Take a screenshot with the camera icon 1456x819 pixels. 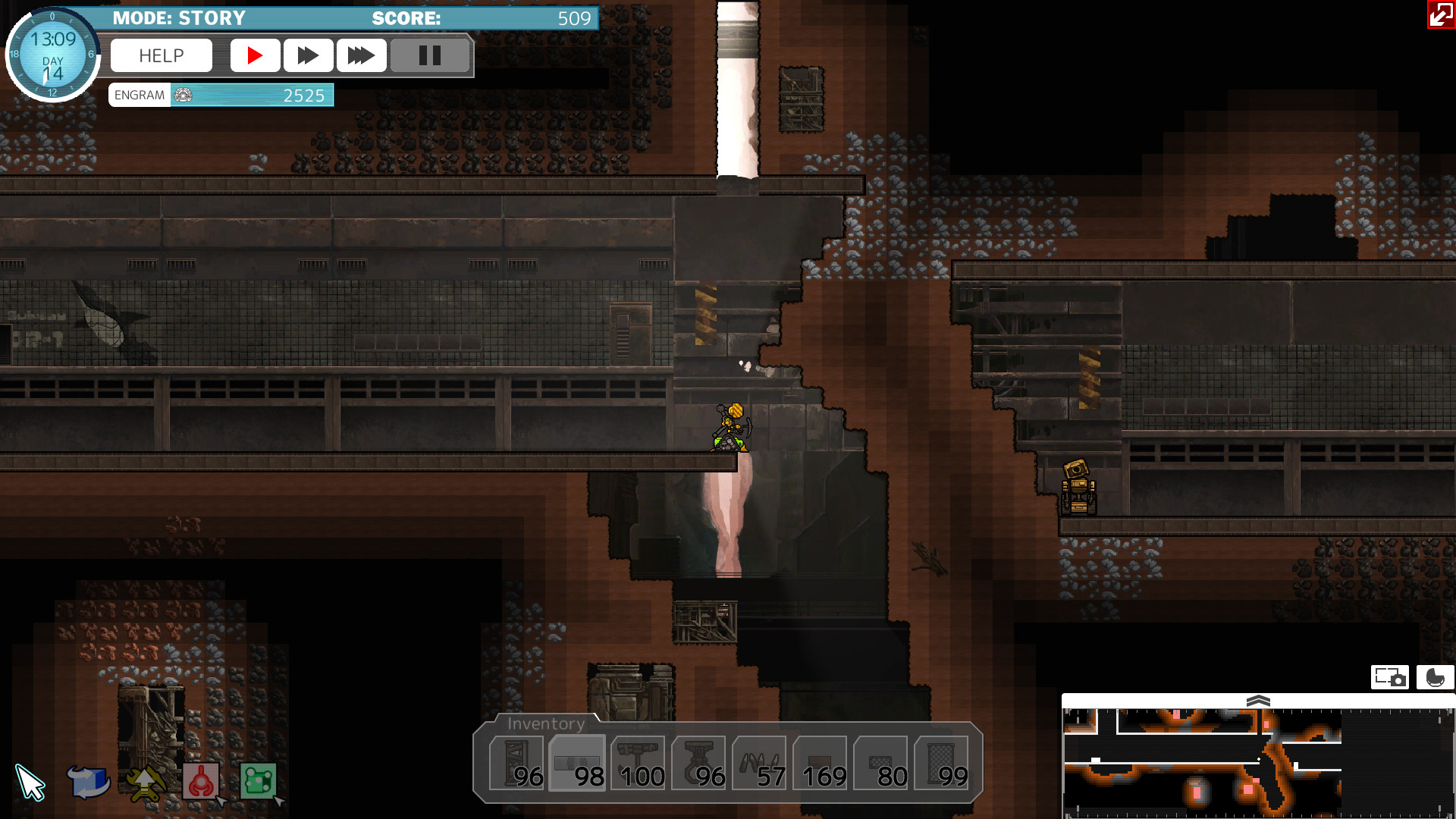click(x=1390, y=677)
